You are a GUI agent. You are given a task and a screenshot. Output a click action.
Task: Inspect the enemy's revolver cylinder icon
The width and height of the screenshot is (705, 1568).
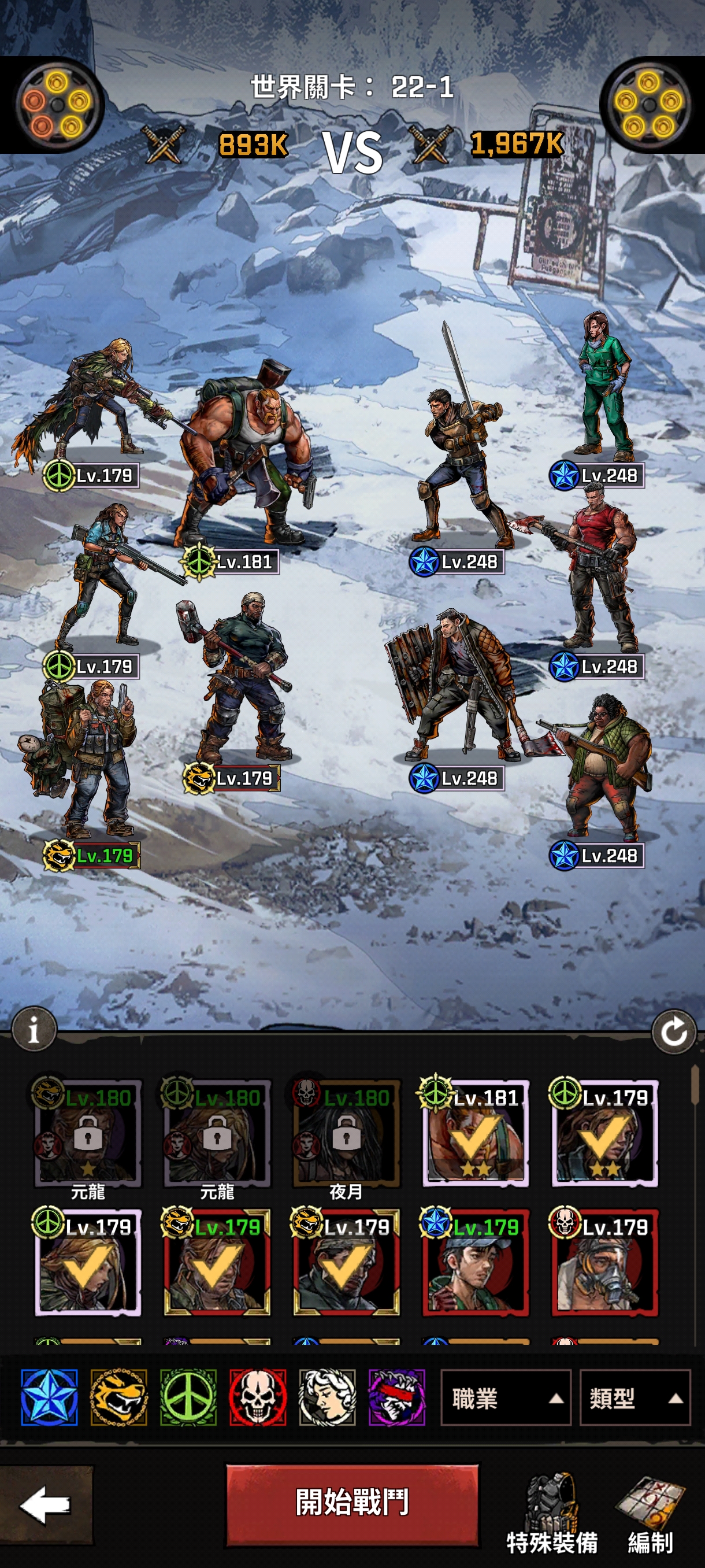[x=648, y=105]
